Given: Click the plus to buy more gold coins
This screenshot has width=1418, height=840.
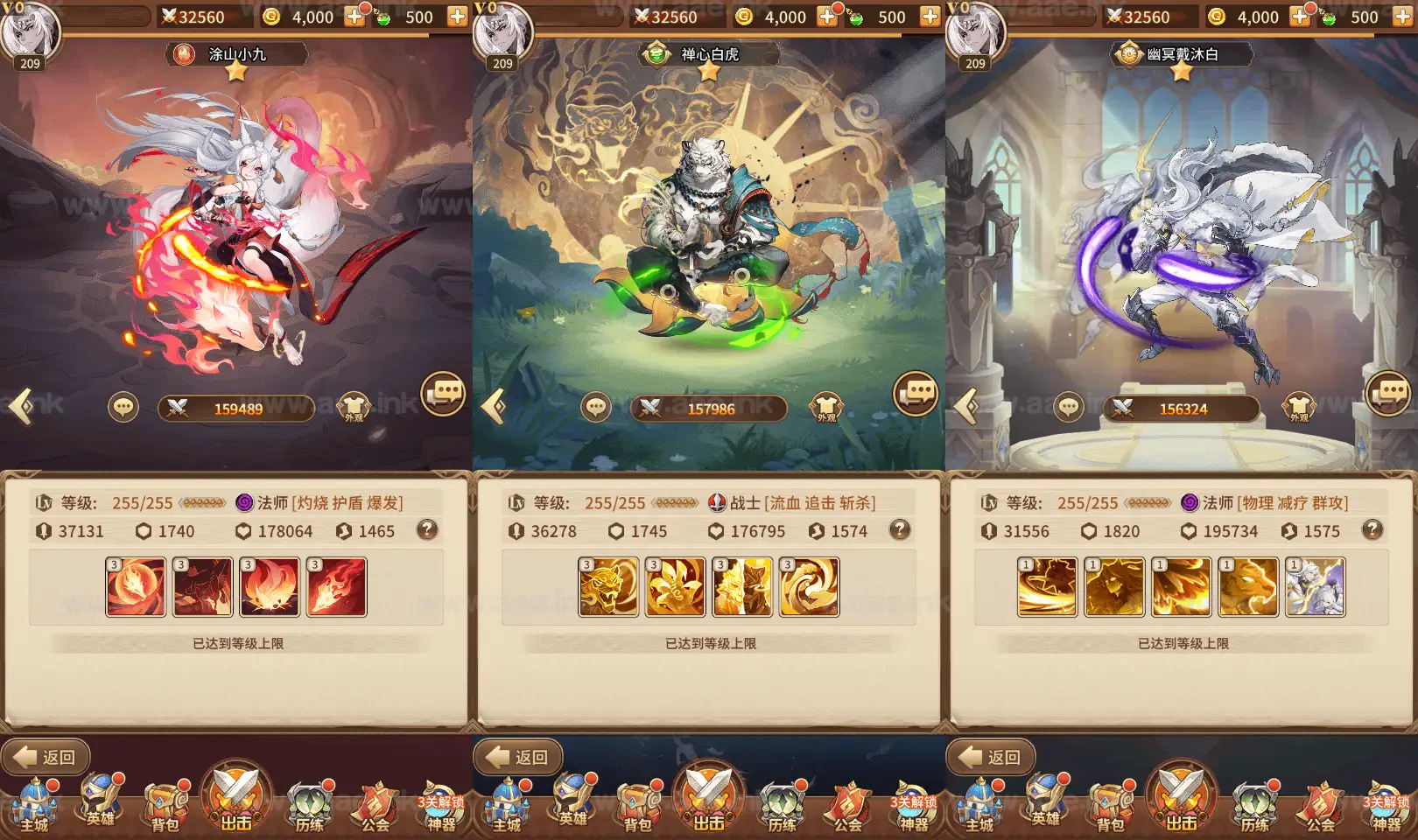Looking at the screenshot, I should click(354, 16).
